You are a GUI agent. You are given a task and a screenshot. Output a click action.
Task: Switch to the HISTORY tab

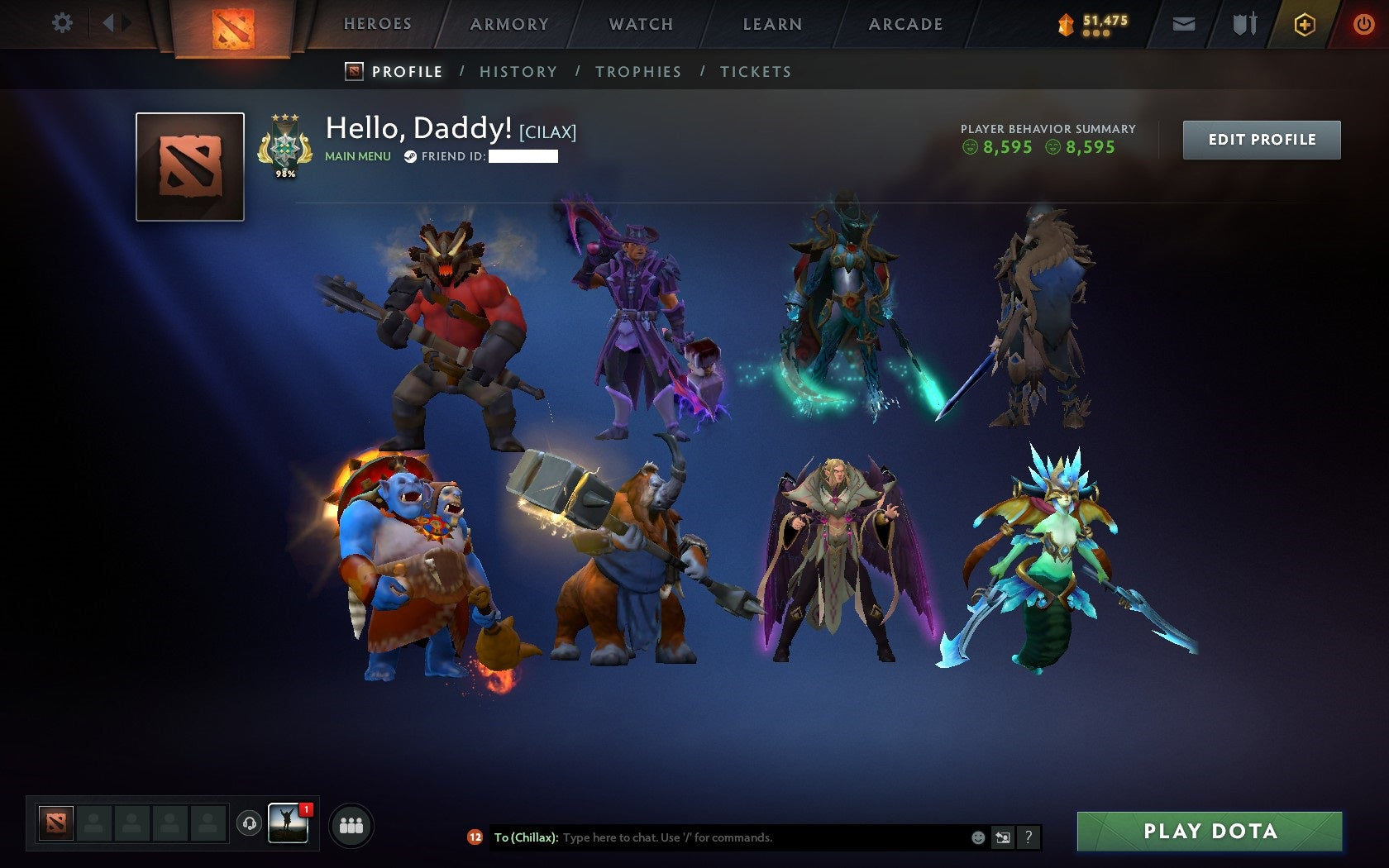[518, 72]
